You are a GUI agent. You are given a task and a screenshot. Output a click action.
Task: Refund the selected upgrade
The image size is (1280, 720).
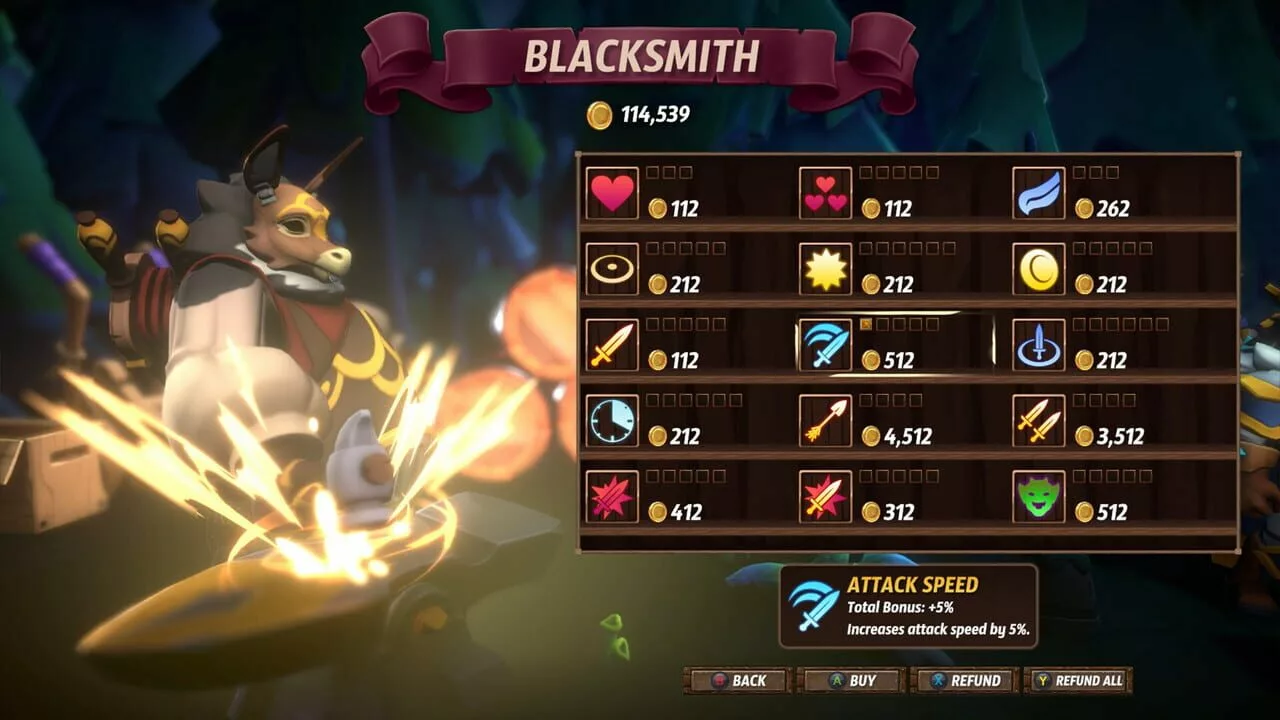pyautogui.click(x=965, y=681)
